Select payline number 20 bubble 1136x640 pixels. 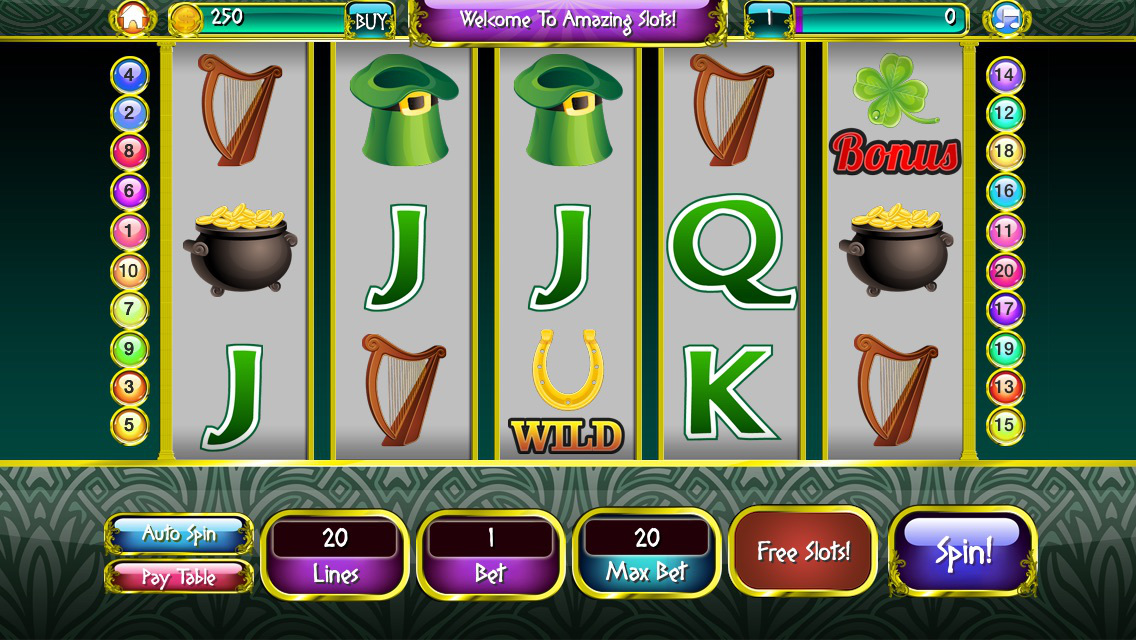point(1004,270)
